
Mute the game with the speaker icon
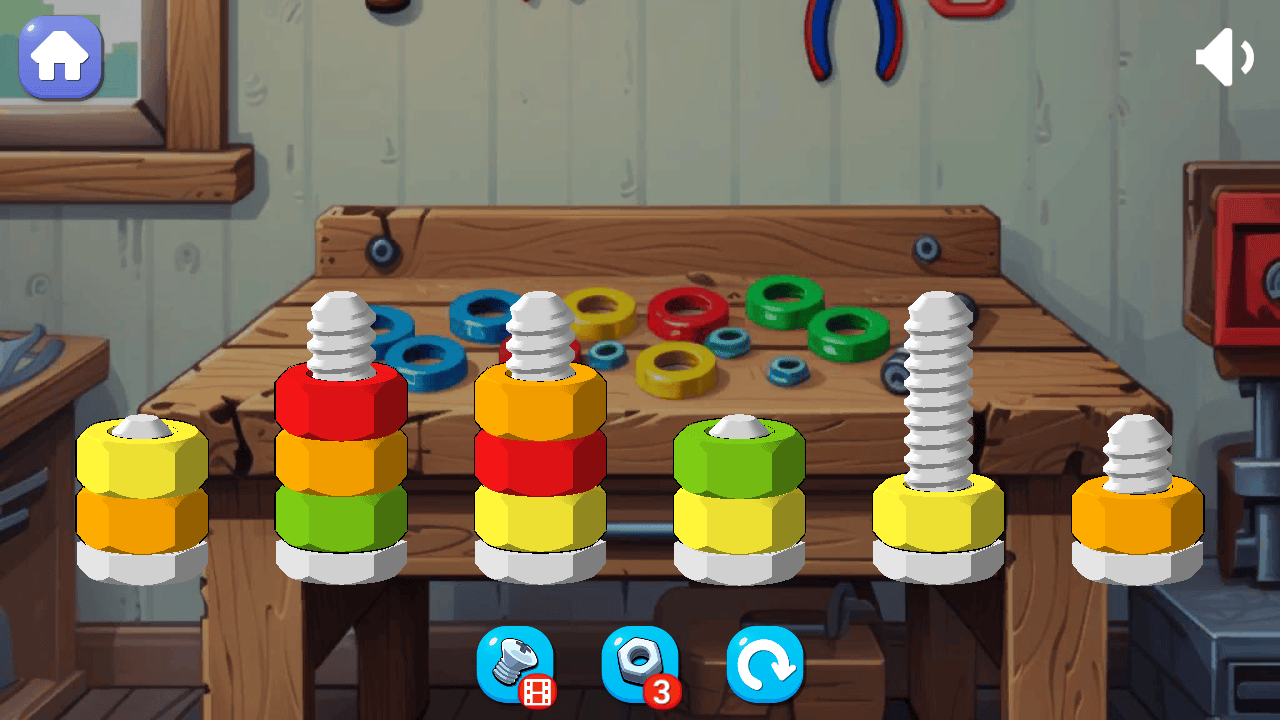coord(1224,55)
